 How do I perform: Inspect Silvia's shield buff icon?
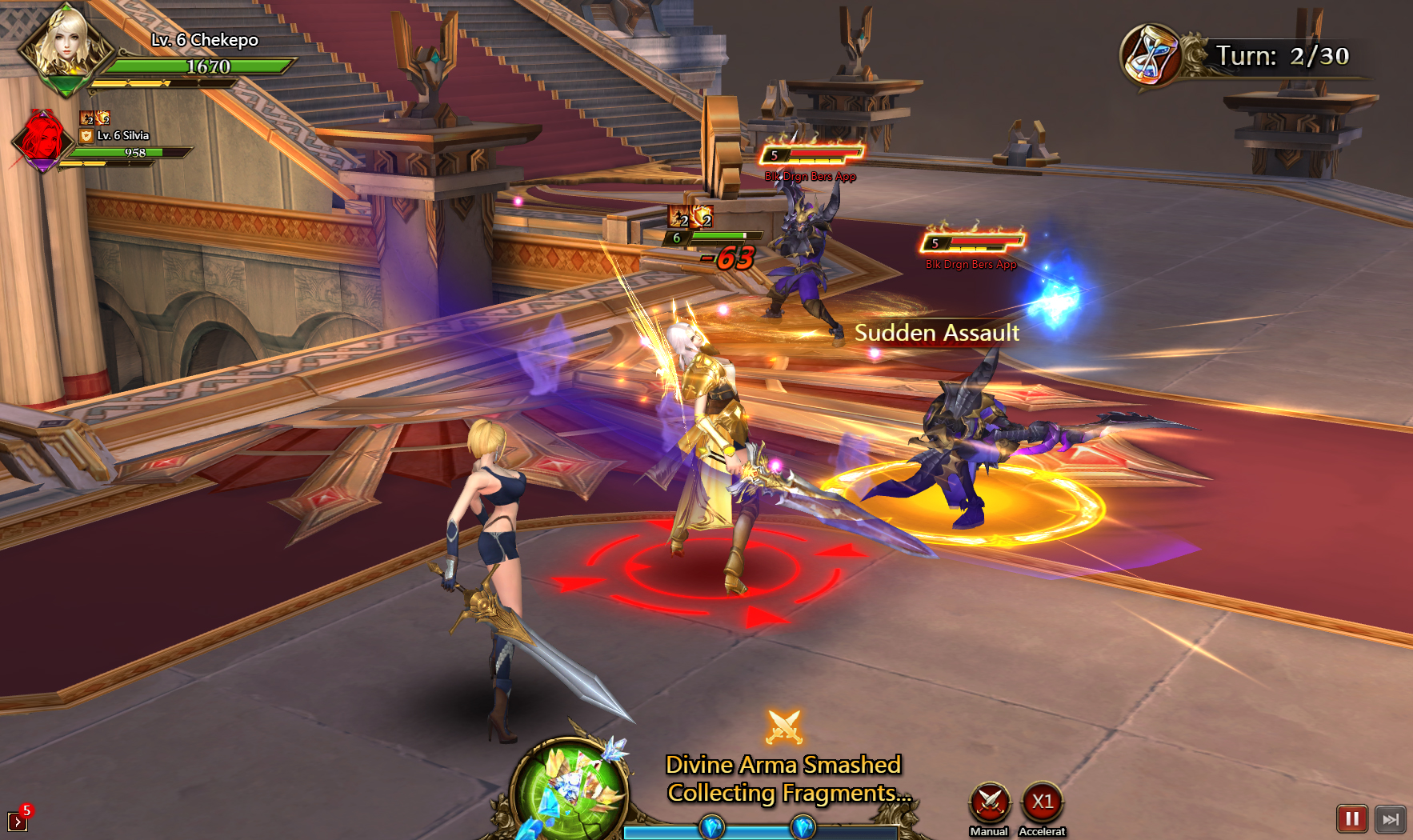[x=102, y=118]
